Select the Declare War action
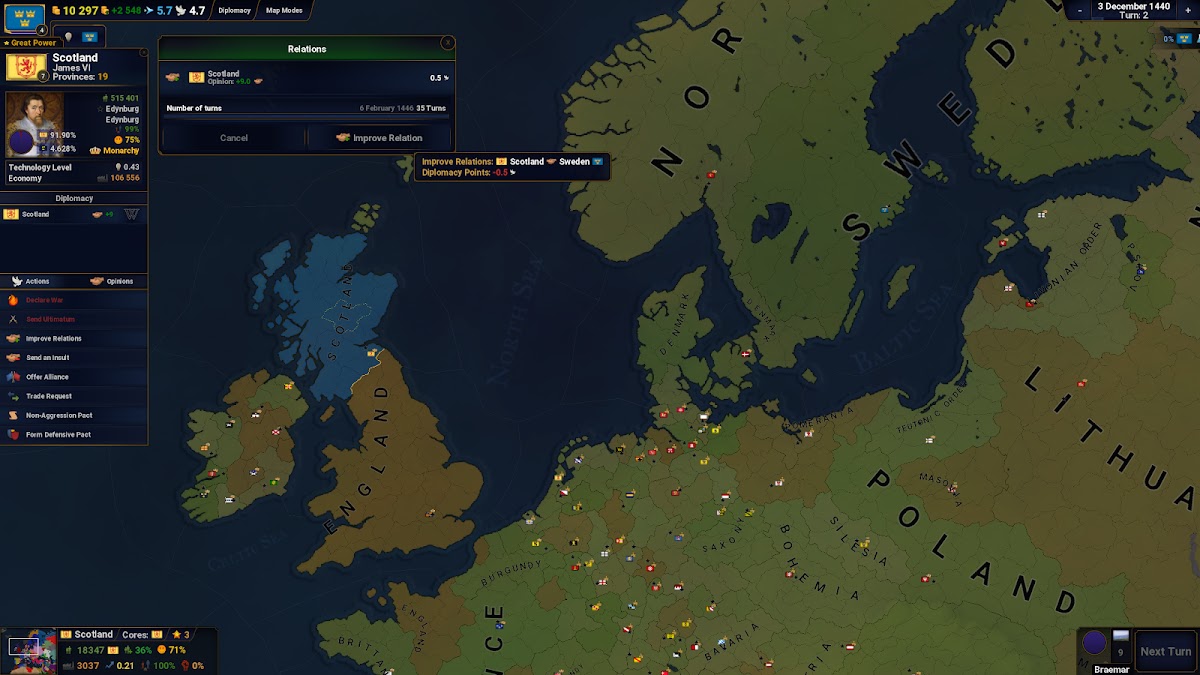This screenshot has height=675, width=1200. click(44, 300)
